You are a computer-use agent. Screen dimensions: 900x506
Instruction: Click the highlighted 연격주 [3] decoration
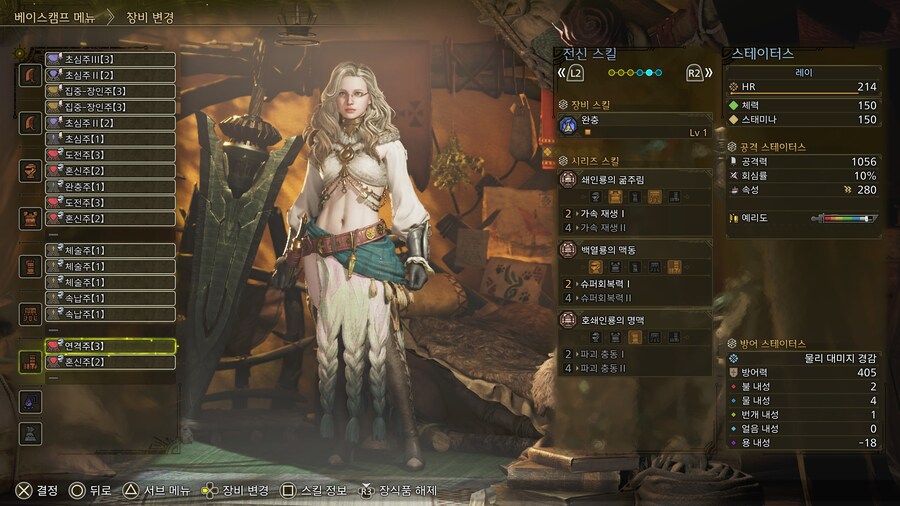click(110, 346)
